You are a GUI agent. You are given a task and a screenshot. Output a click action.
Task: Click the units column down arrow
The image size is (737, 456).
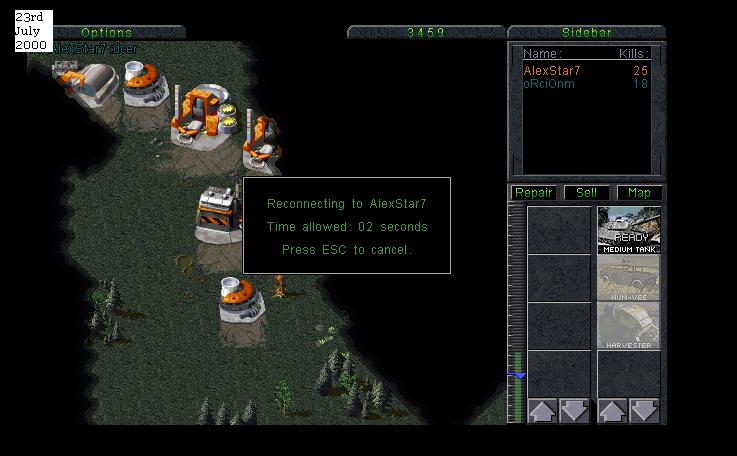644,411
